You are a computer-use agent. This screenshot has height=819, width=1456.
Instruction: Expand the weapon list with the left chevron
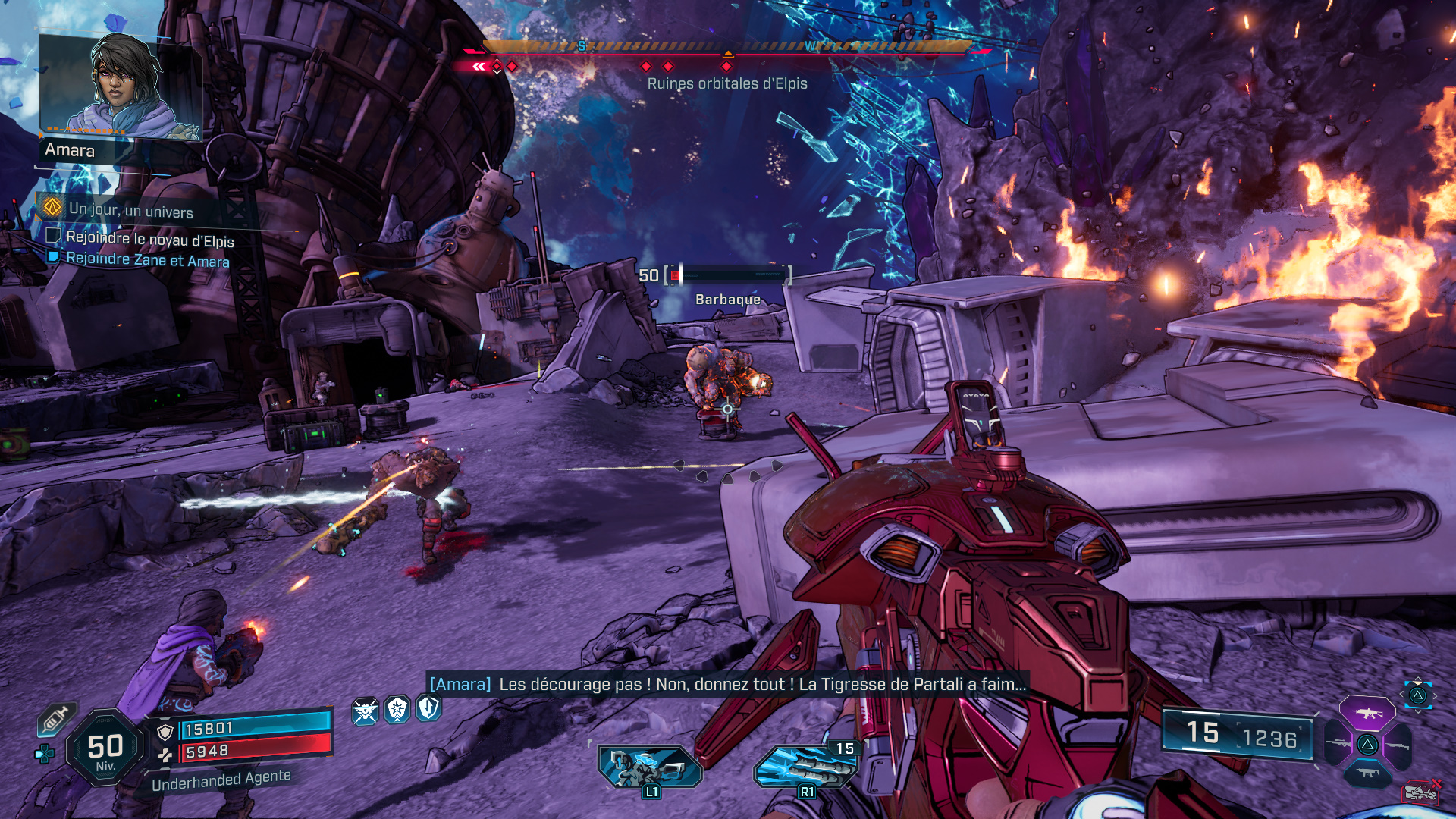pos(1401,693)
